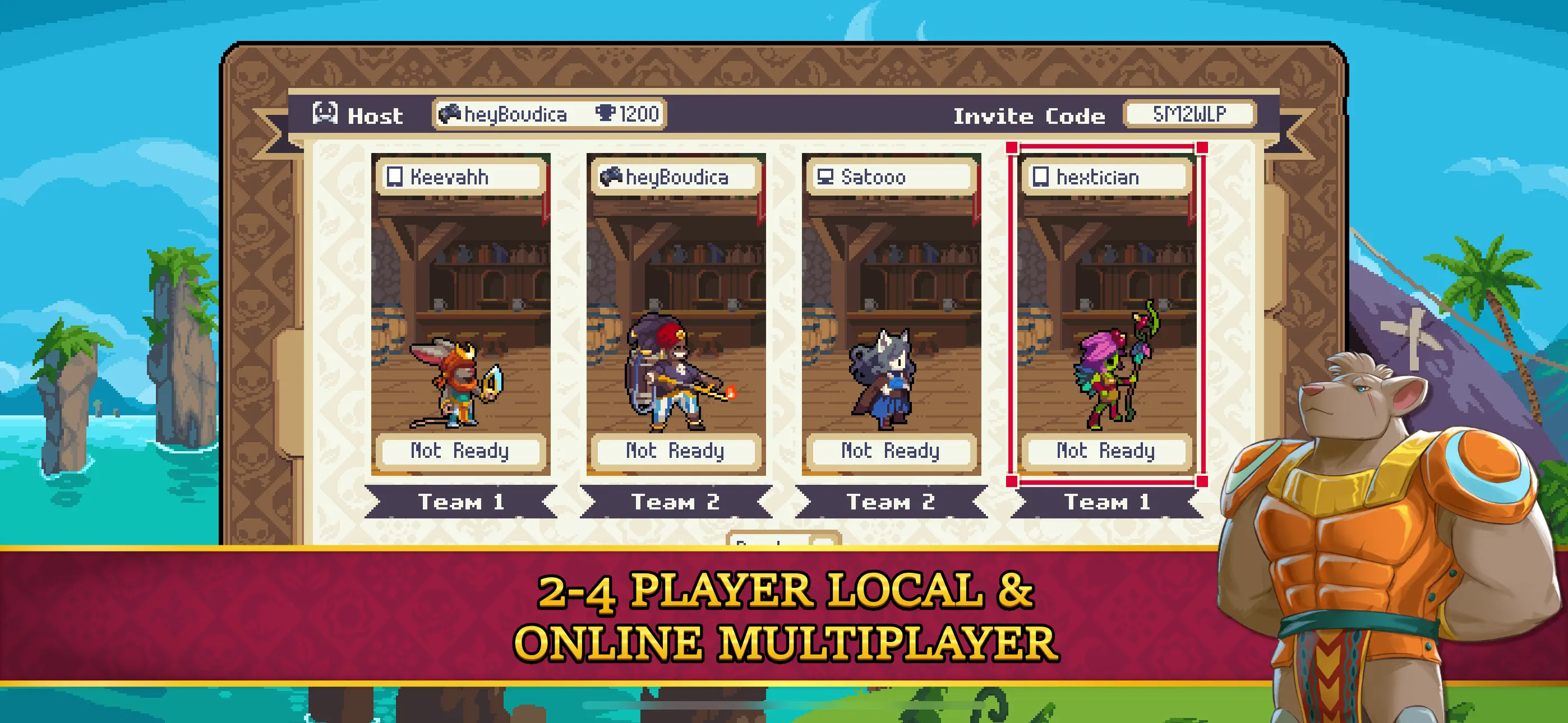Click the controller icon beside heyBoudica's host name
This screenshot has height=723, width=1568.
coord(450,113)
